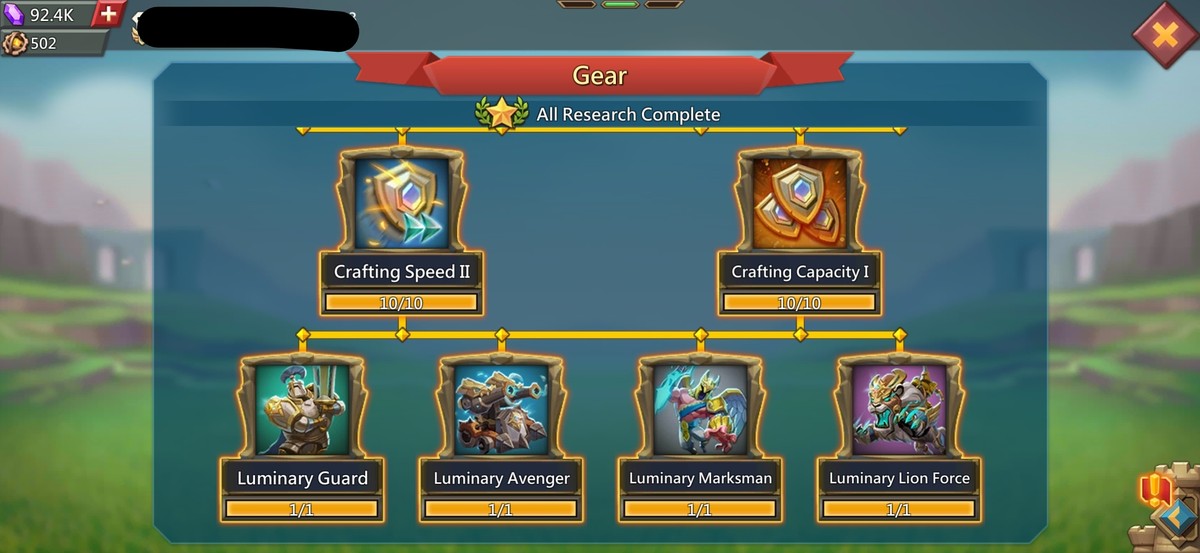Choose the Luminary Marksman research
The image size is (1200, 553).
pyautogui.click(x=700, y=410)
